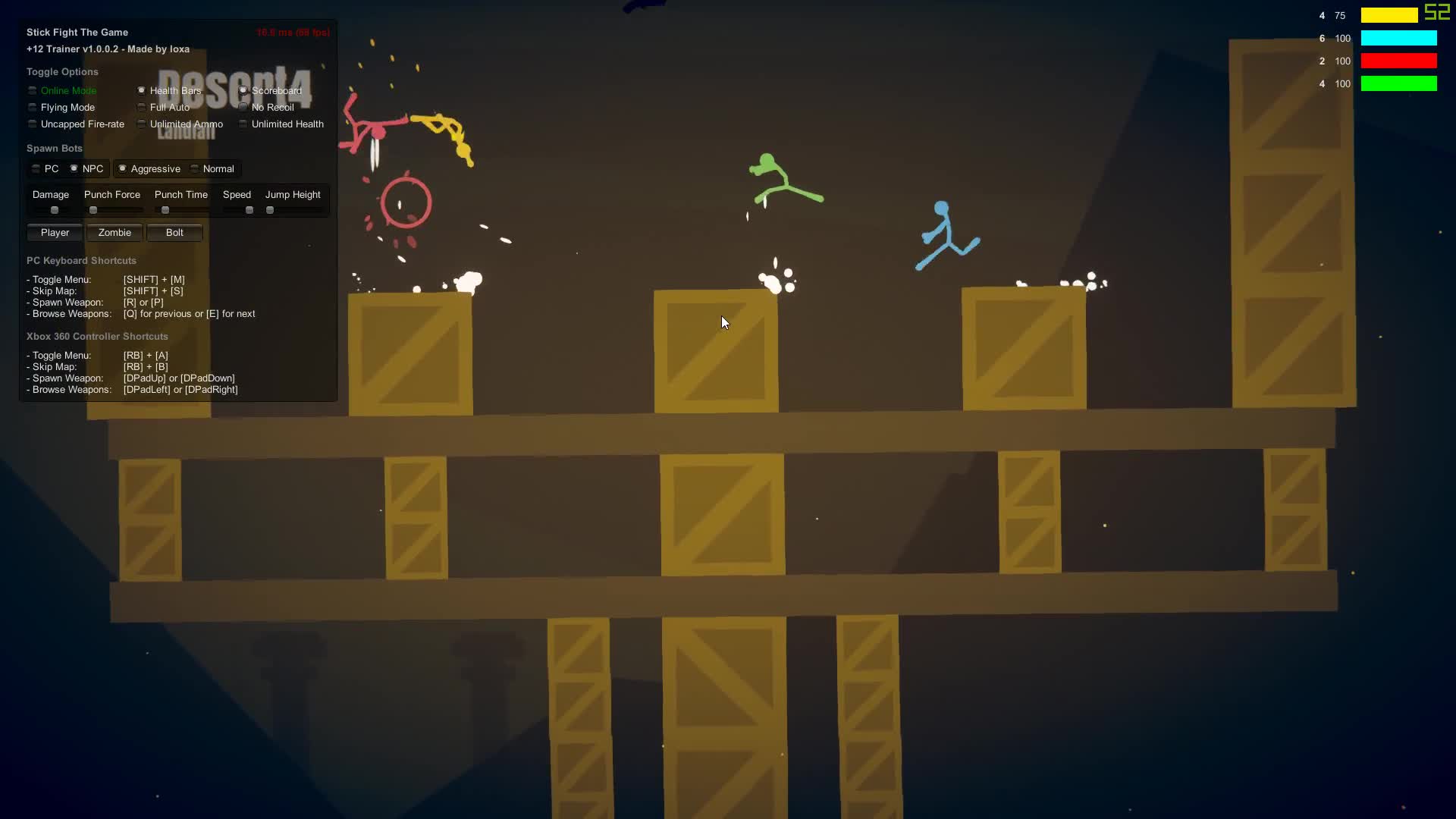Select PC as spawn bot type
The width and height of the screenshot is (1456, 819).
(35, 168)
